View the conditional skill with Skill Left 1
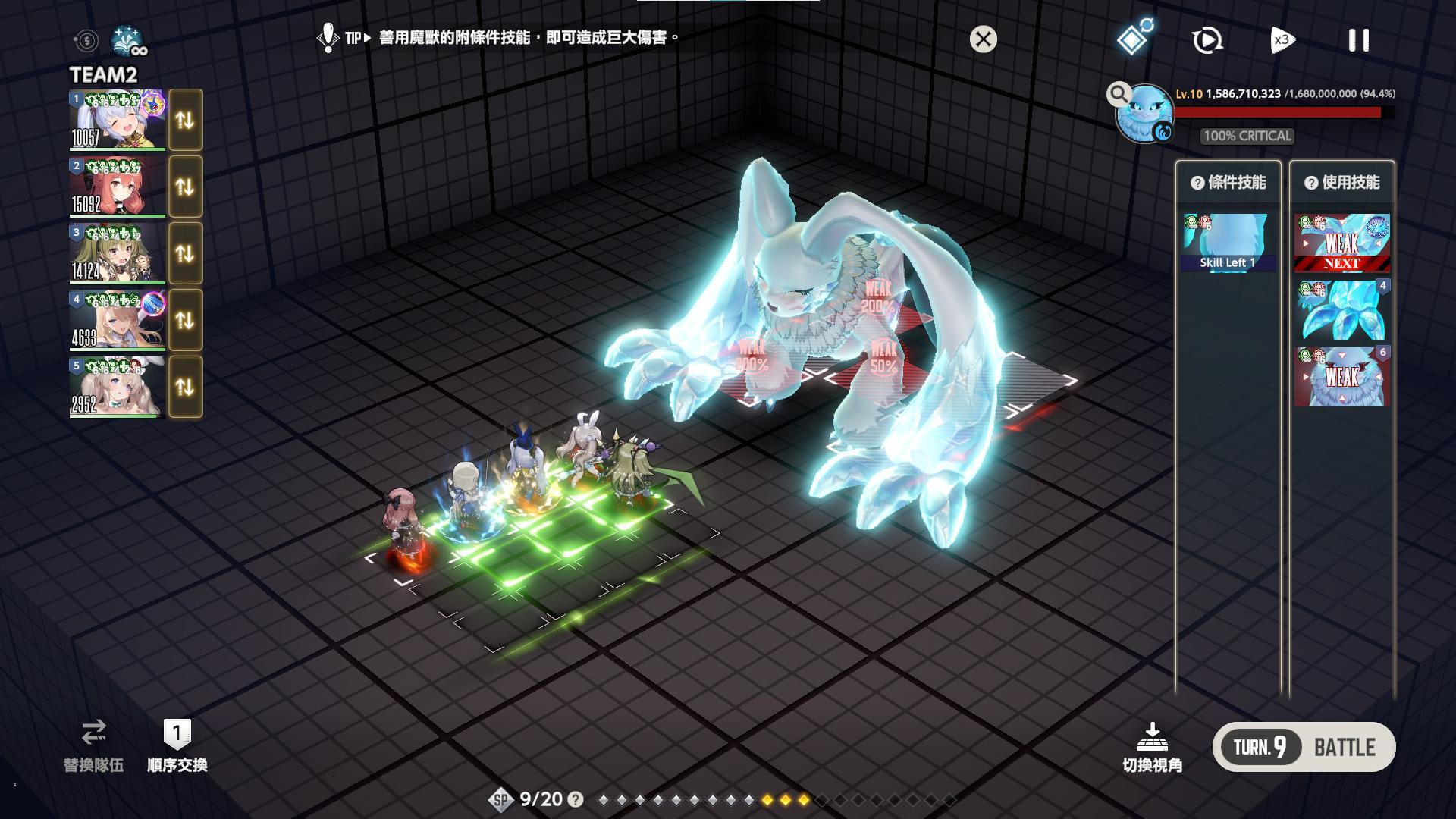1456x819 pixels. pos(1228,243)
